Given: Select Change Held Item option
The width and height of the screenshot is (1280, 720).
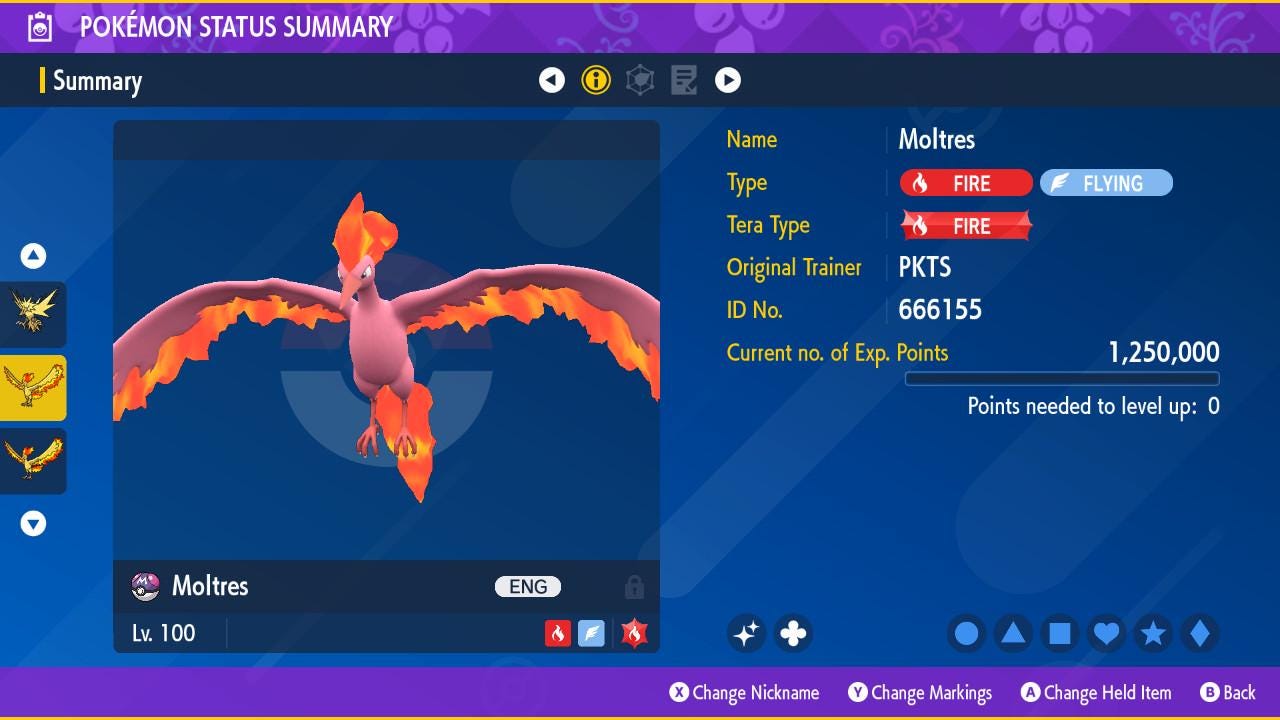Looking at the screenshot, I should [x=1096, y=692].
